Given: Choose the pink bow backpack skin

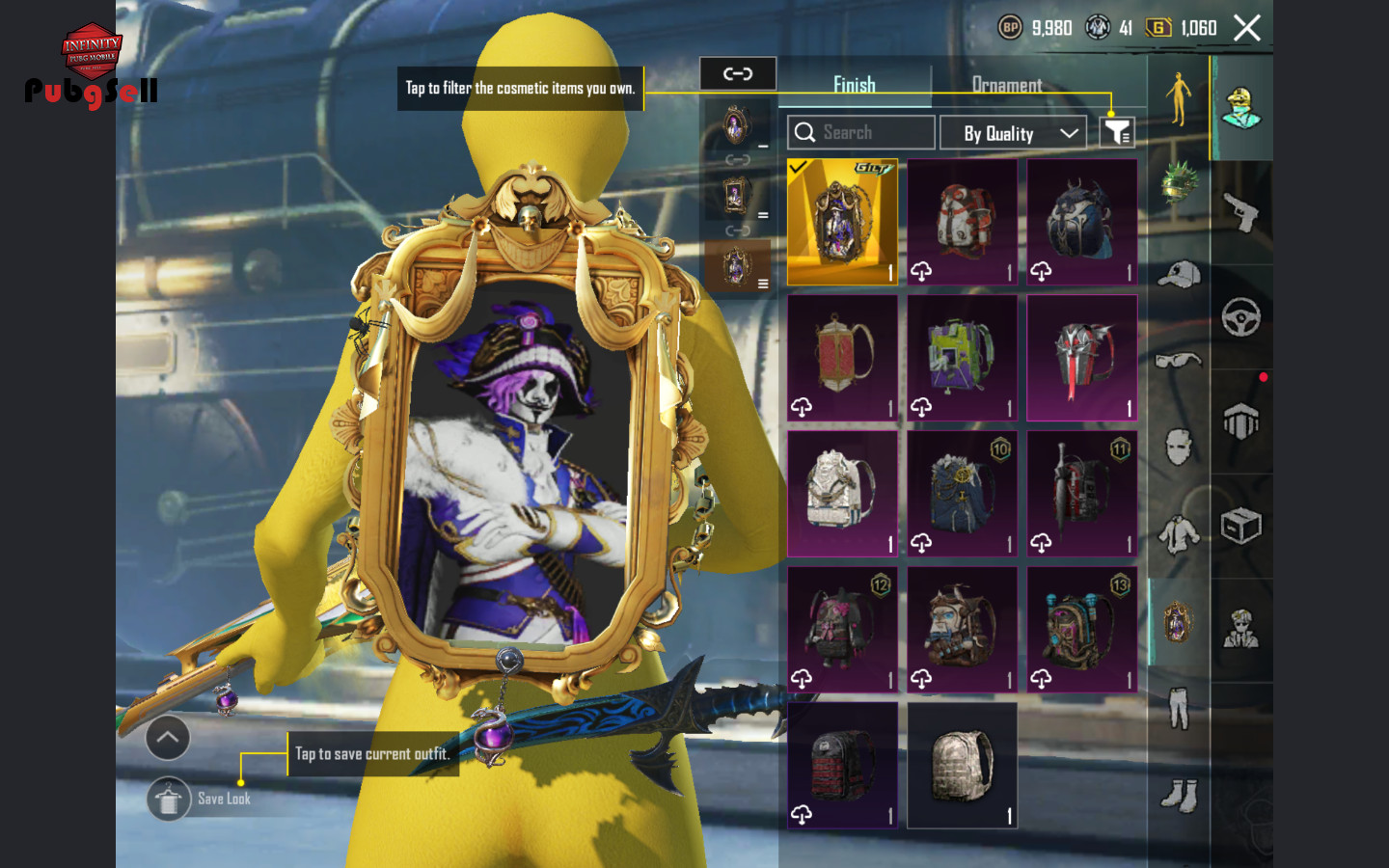Looking at the screenshot, I should coord(842,629).
